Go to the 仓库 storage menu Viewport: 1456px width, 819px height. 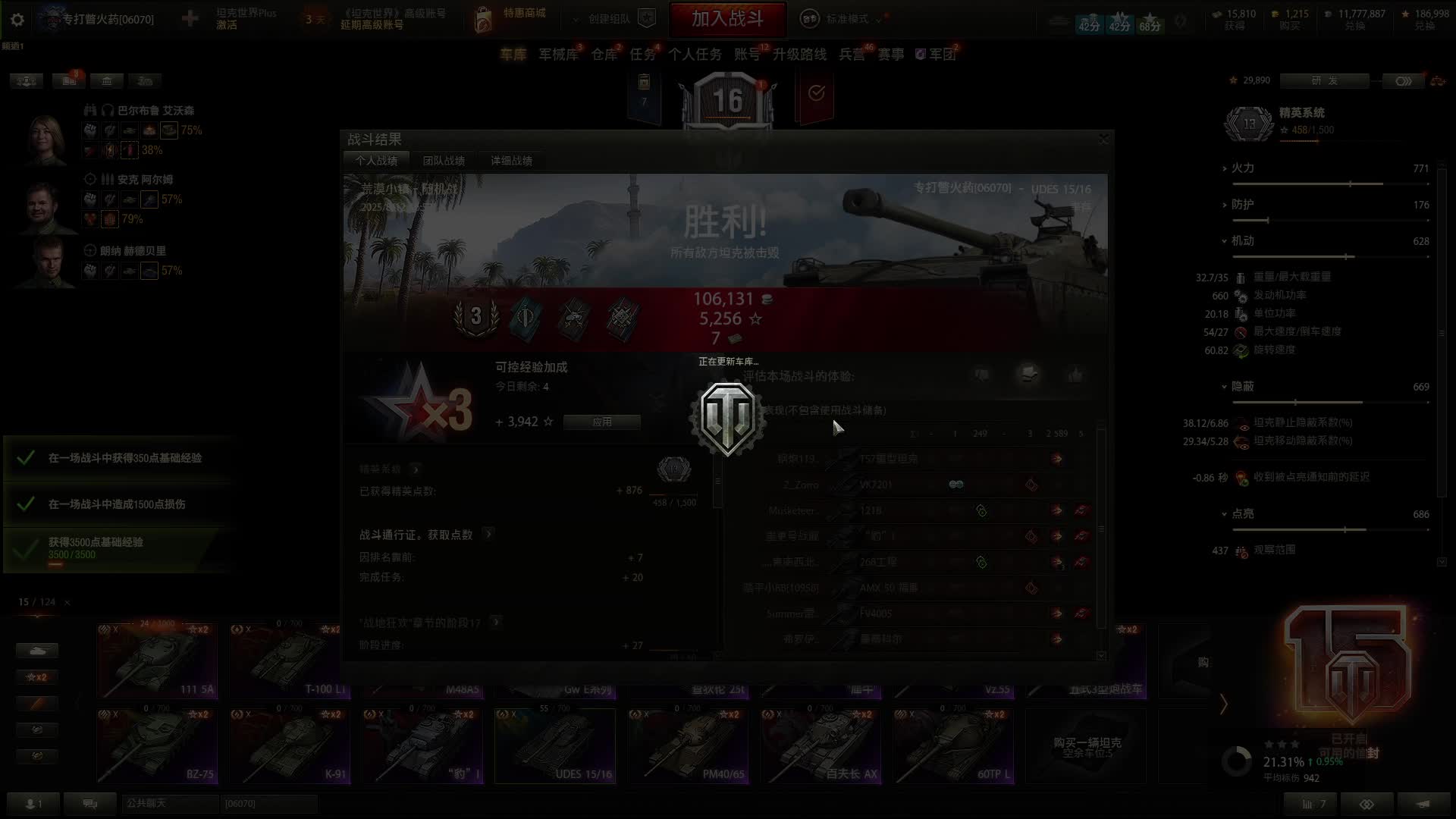pyautogui.click(x=604, y=55)
